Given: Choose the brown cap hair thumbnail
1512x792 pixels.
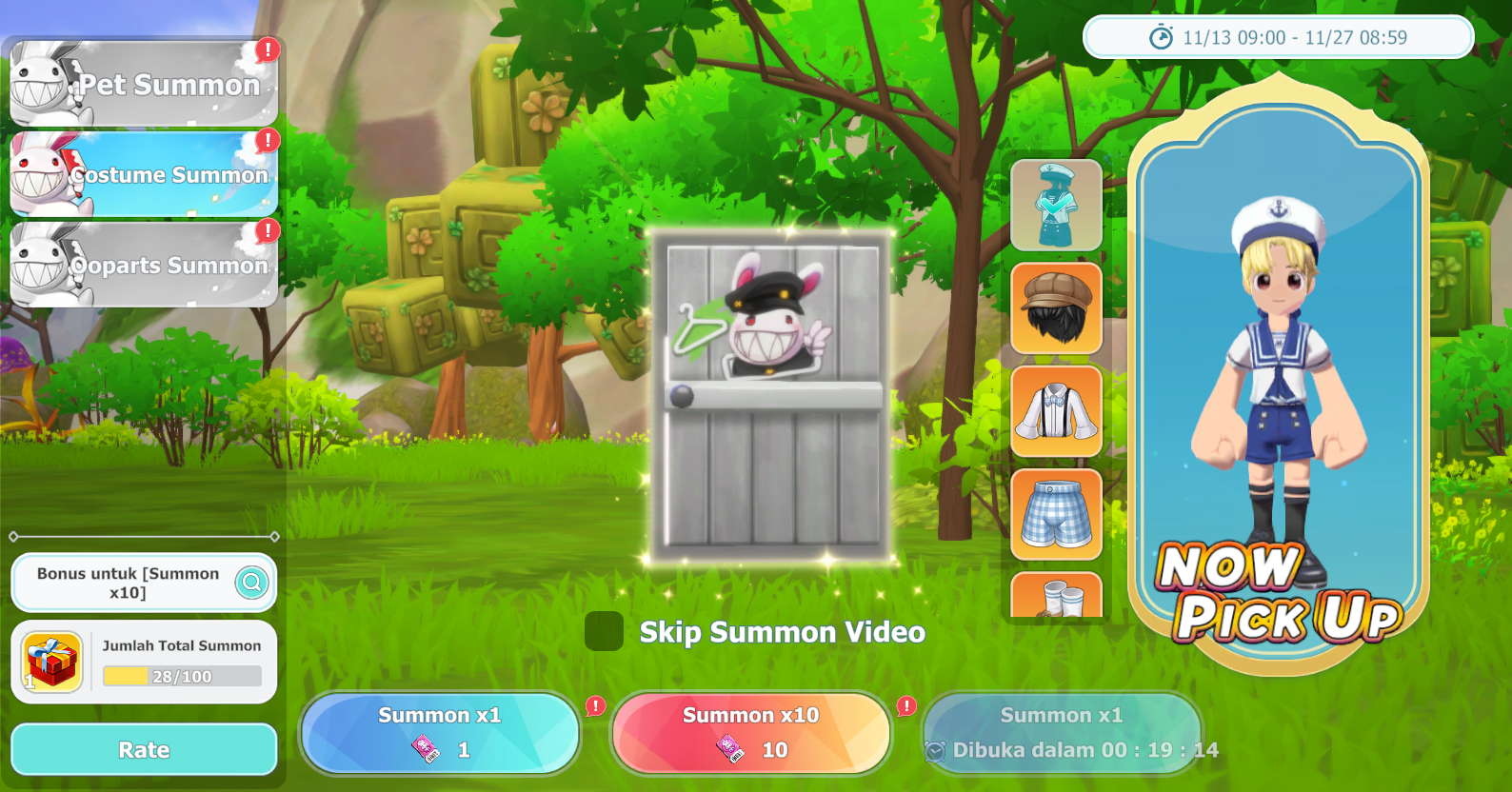Looking at the screenshot, I should (1056, 308).
